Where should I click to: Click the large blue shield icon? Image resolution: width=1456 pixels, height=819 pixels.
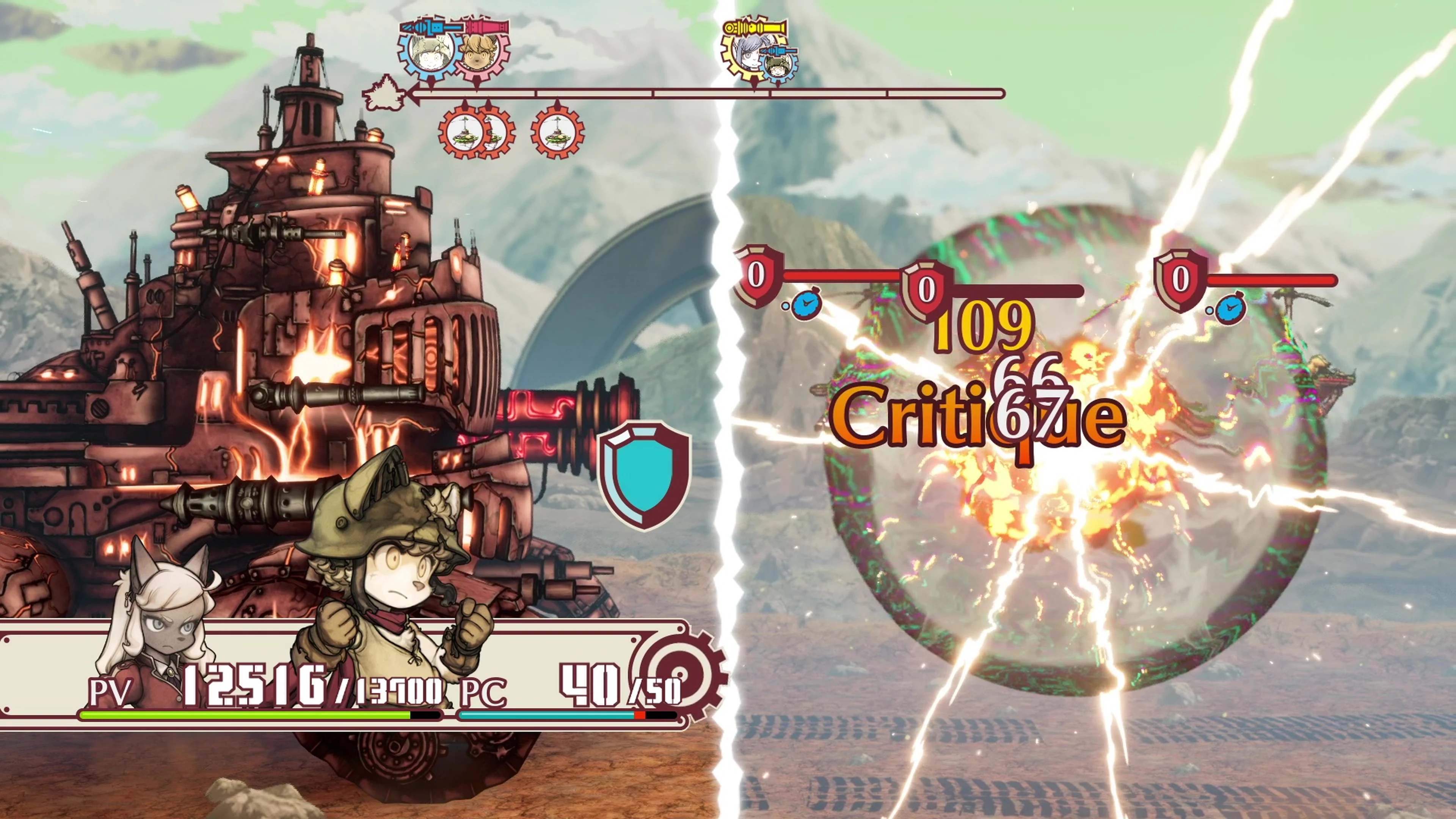point(644,475)
